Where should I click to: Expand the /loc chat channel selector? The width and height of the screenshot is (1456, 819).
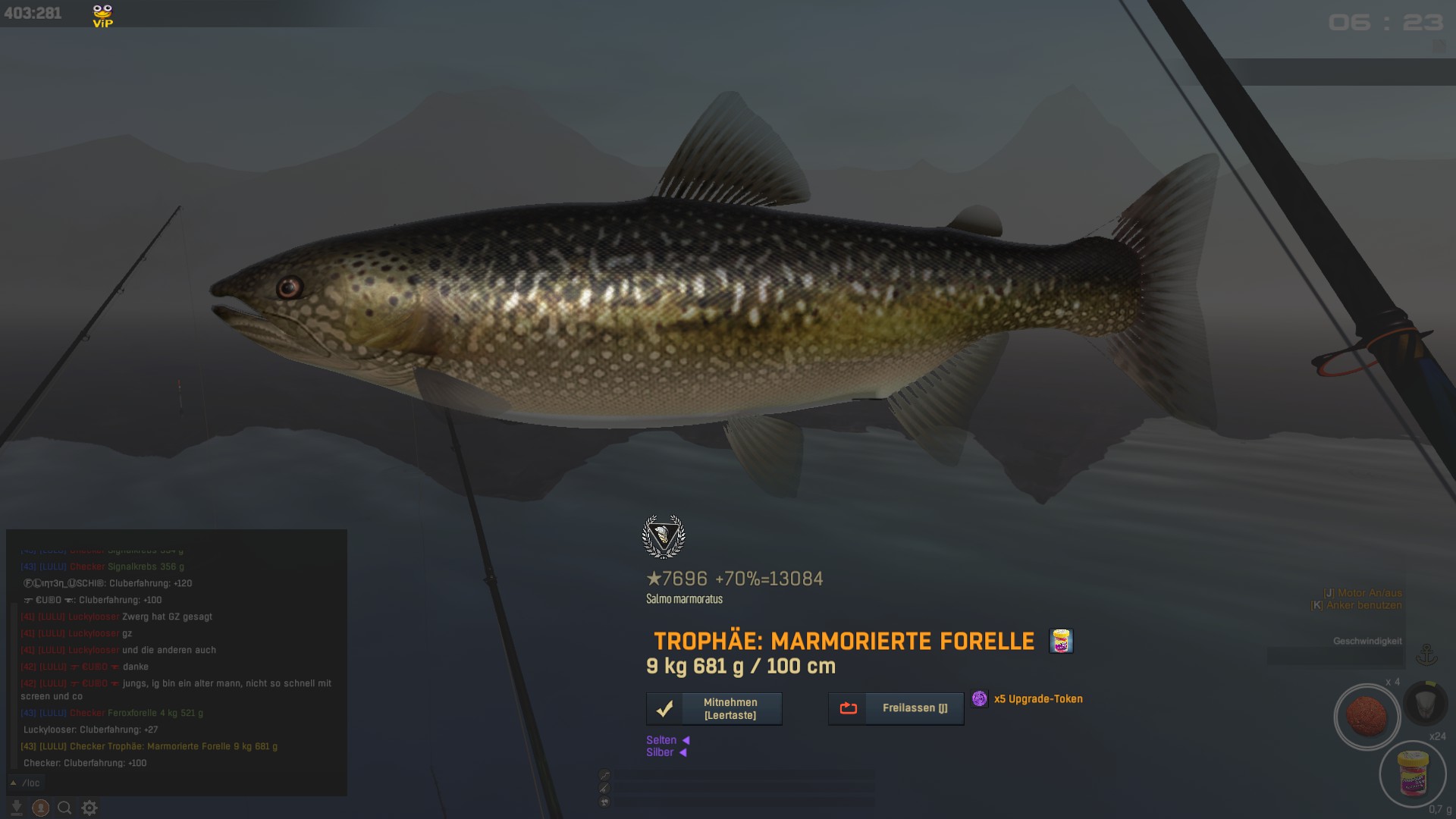coord(14,783)
